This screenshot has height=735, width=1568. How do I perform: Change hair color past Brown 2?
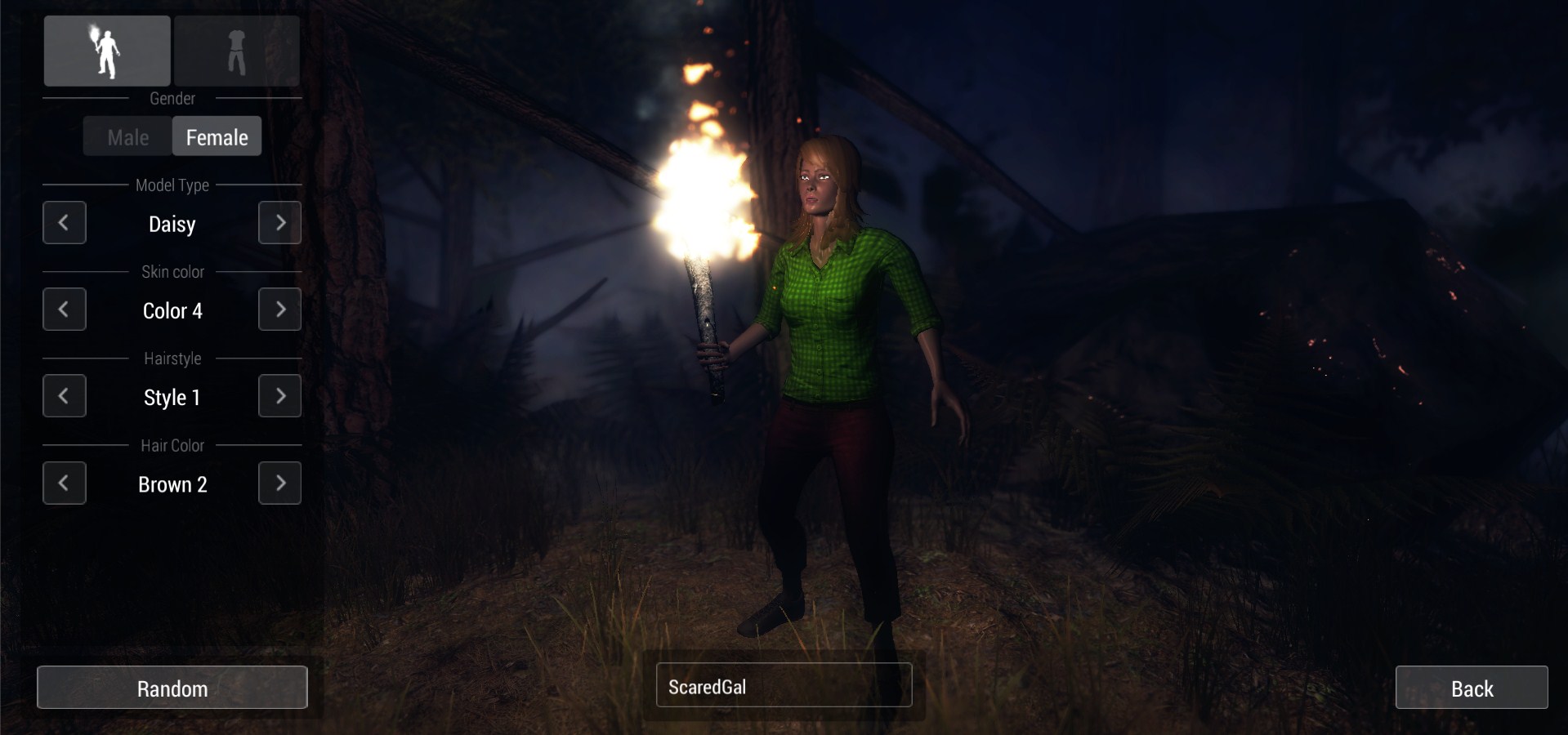click(x=279, y=483)
